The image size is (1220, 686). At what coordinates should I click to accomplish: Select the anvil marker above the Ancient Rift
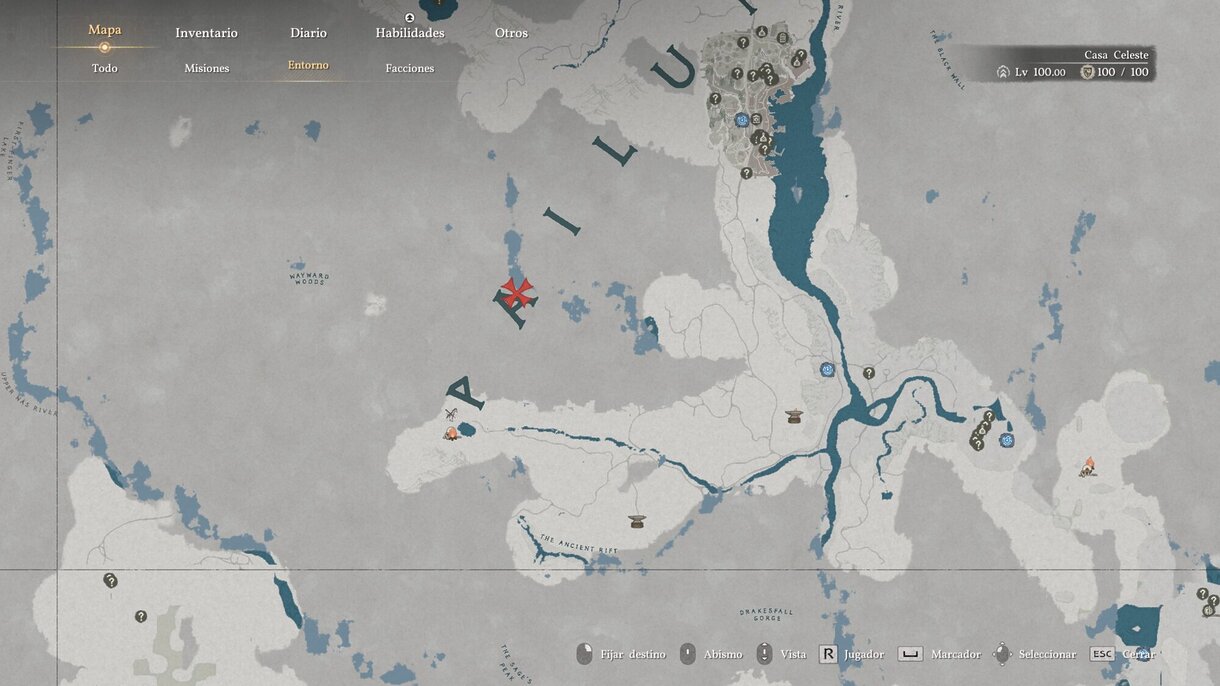[x=637, y=521]
